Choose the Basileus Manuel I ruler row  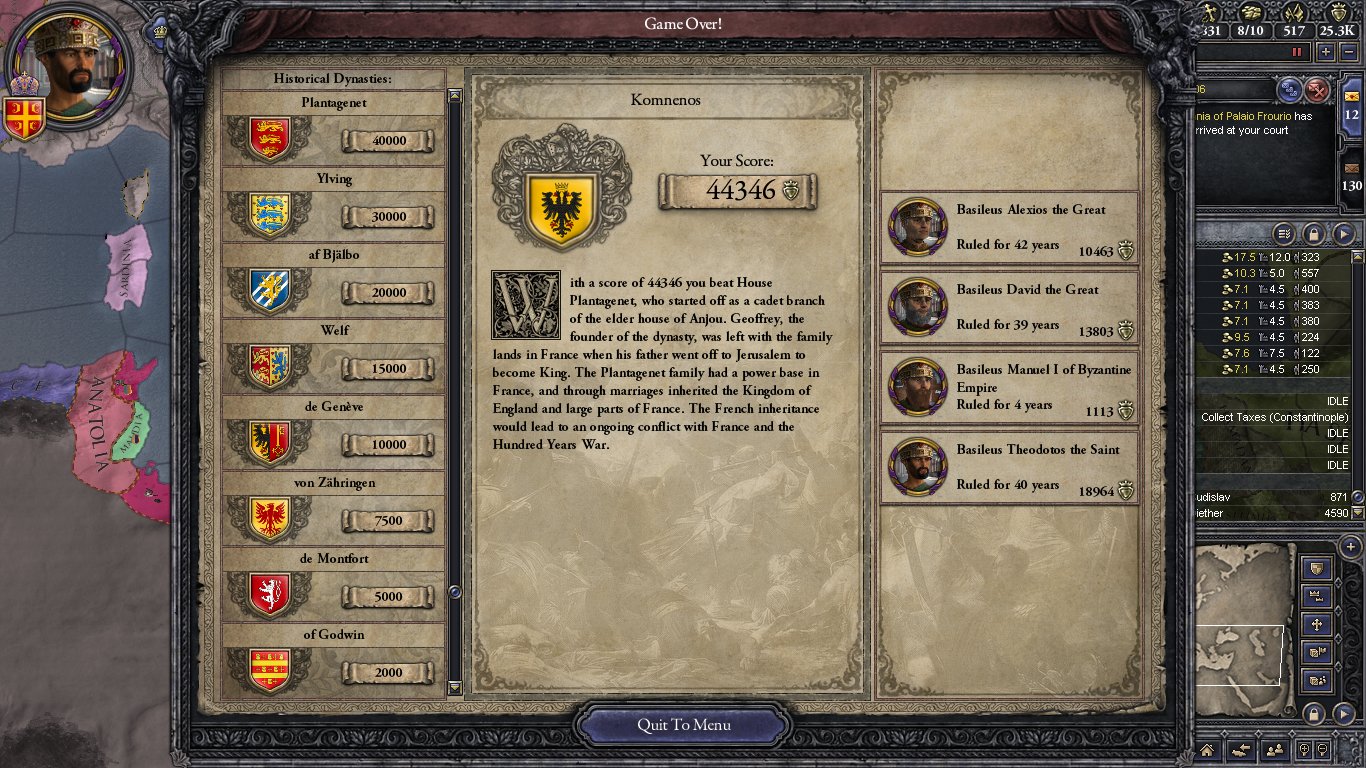1009,388
